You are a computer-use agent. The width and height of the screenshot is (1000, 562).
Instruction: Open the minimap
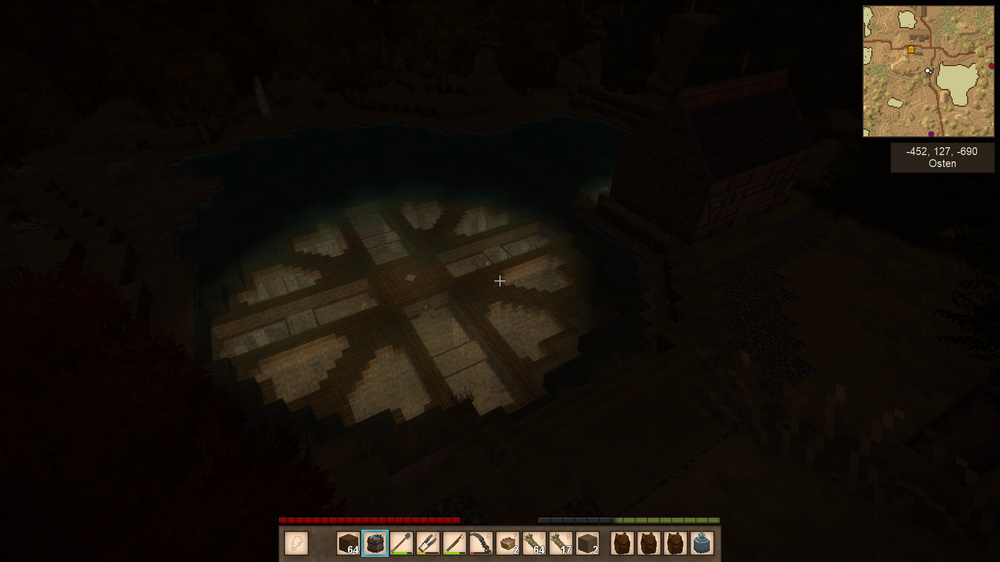(928, 71)
